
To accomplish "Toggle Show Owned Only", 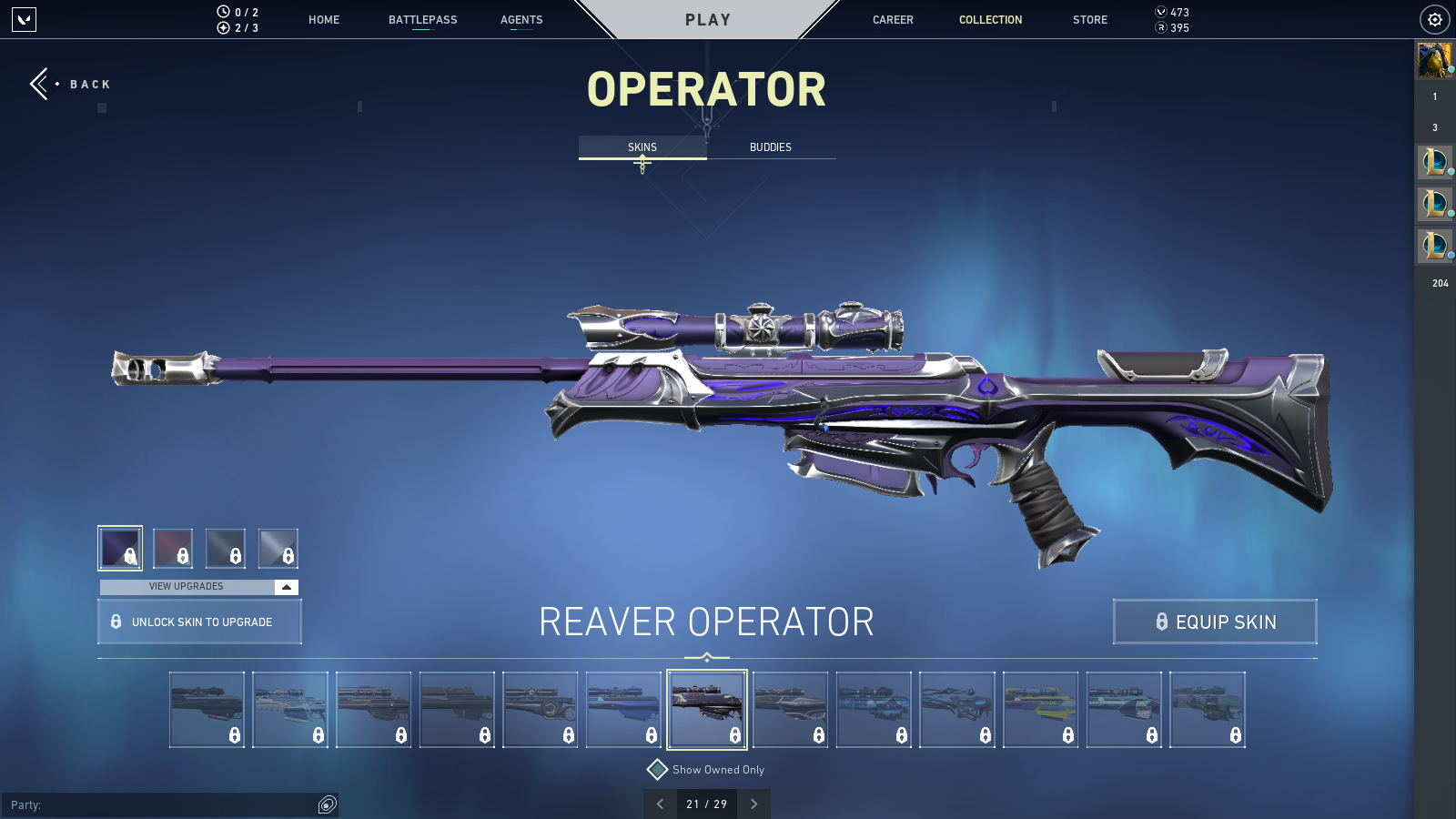I will coord(657,770).
